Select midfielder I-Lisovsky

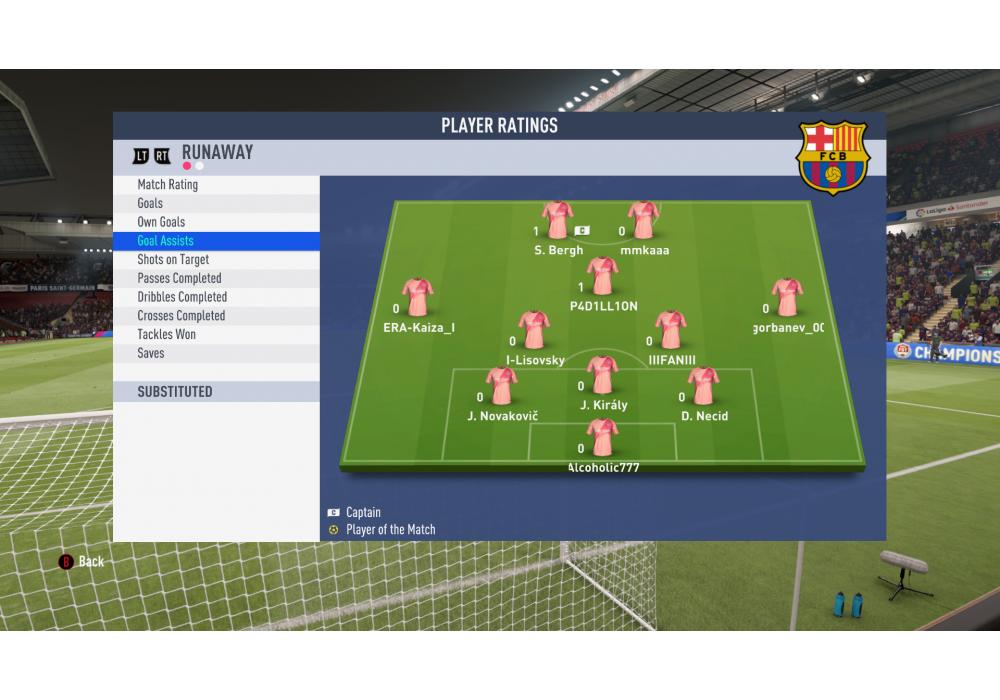coord(534,331)
